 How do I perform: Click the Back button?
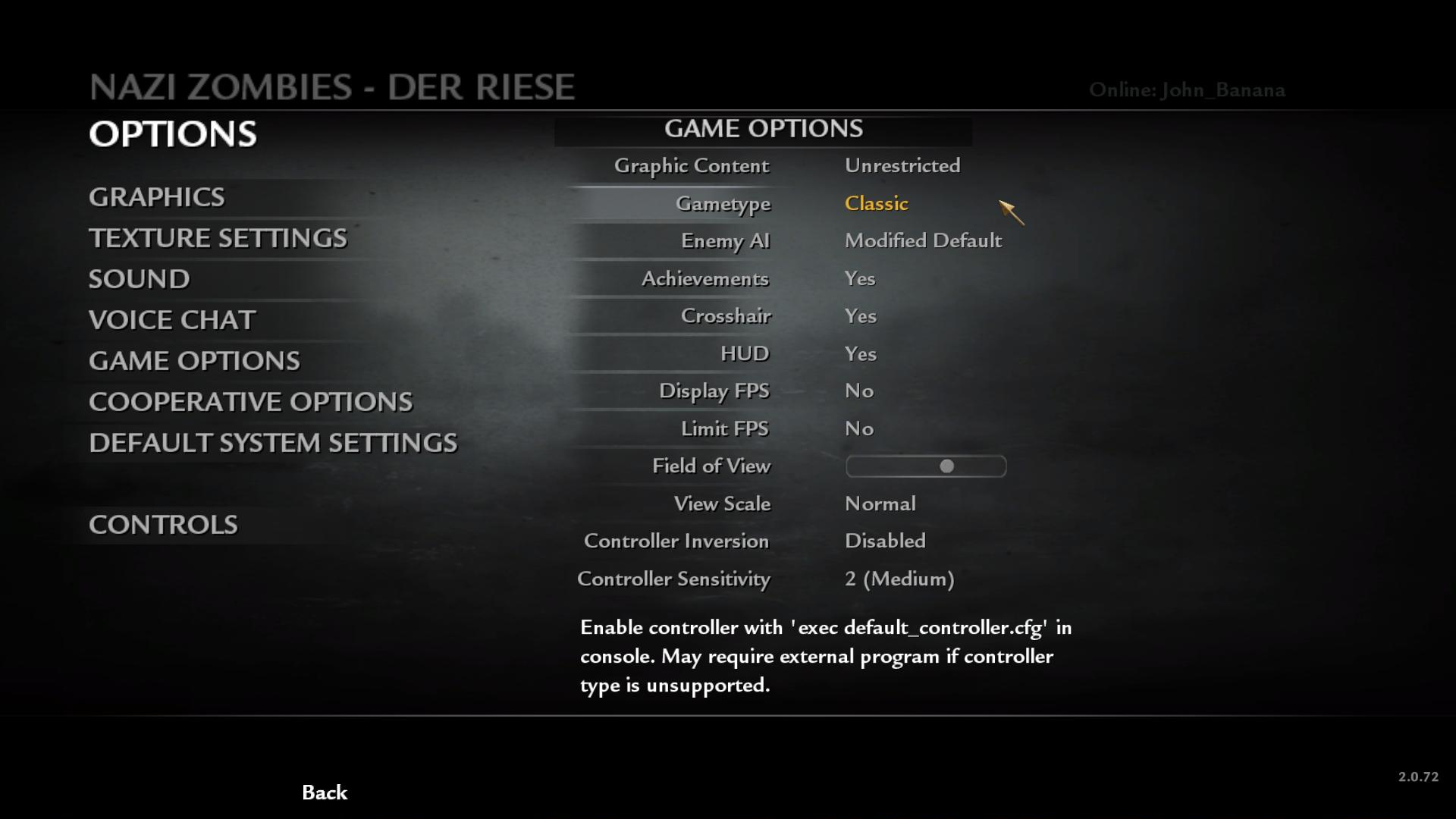pos(325,792)
